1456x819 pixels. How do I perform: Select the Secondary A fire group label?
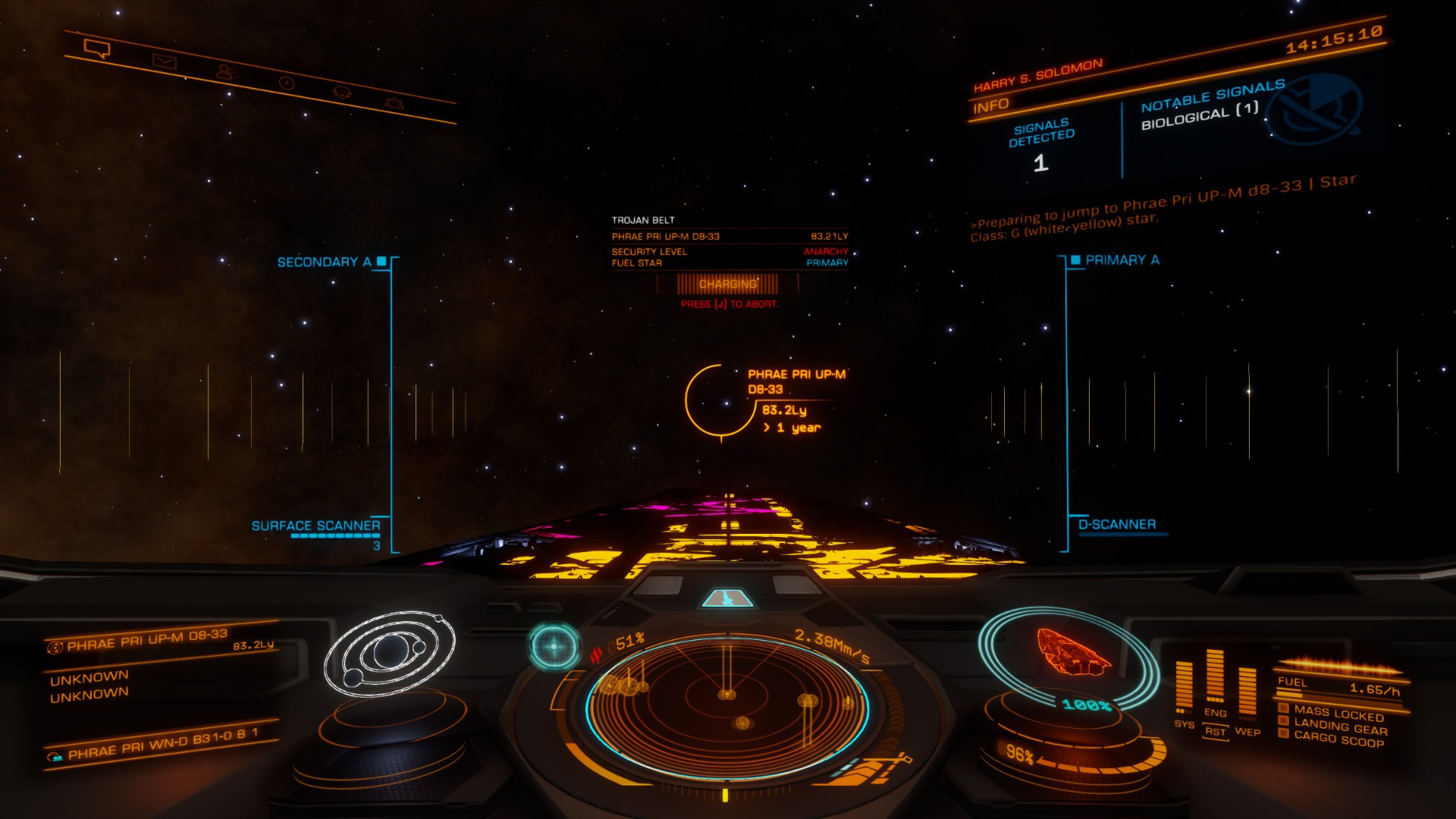pyautogui.click(x=324, y=262)
